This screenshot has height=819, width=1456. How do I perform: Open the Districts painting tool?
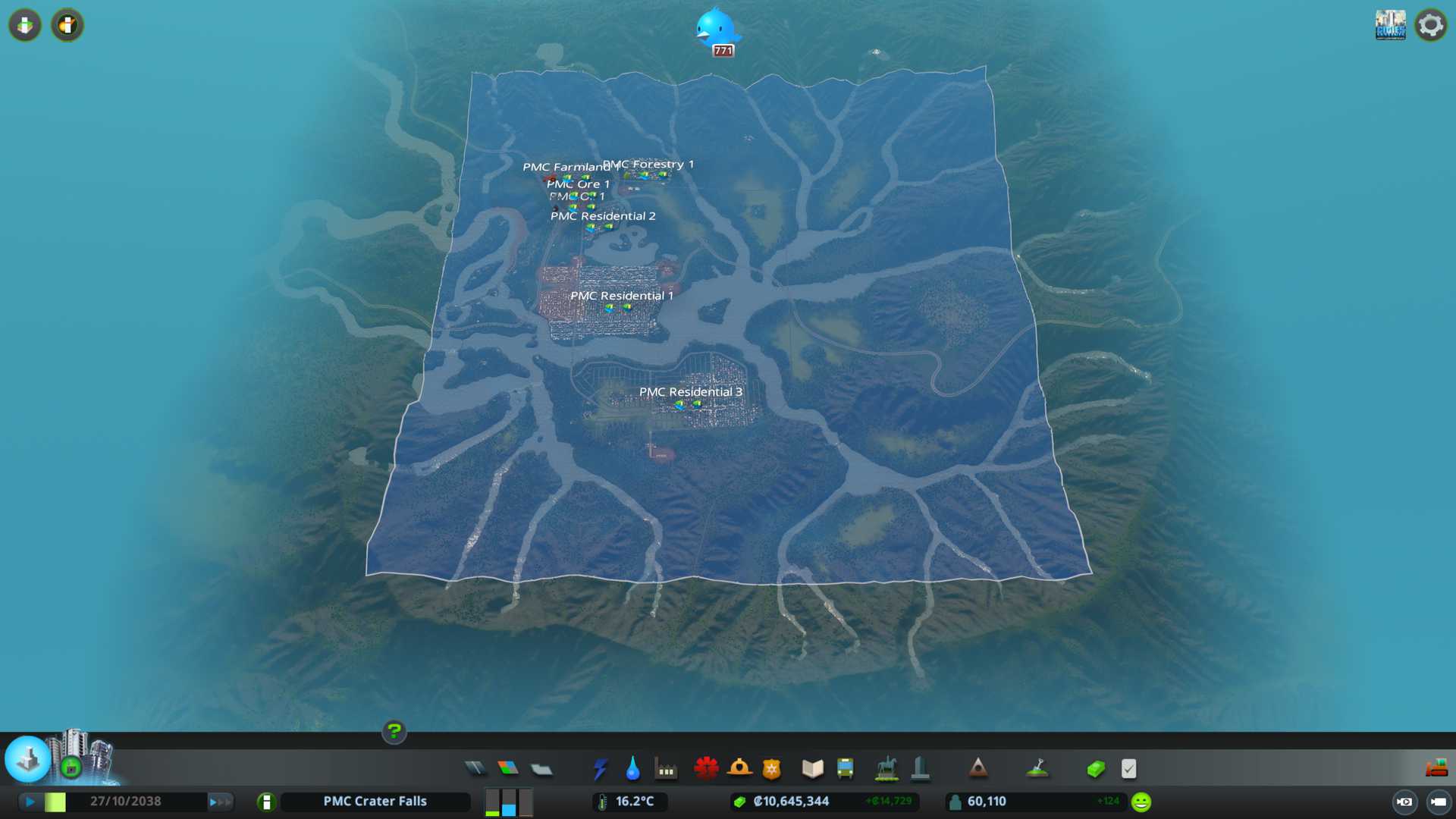541,769
